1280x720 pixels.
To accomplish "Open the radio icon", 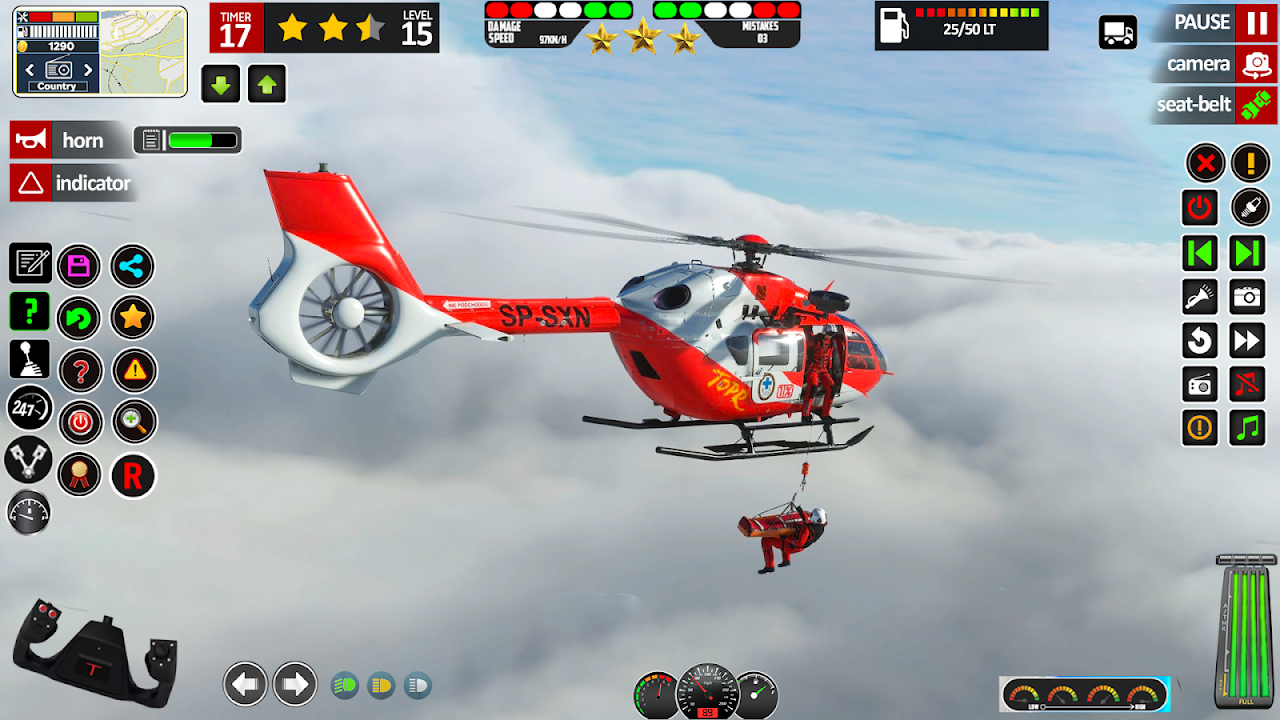I will 1200,384.
